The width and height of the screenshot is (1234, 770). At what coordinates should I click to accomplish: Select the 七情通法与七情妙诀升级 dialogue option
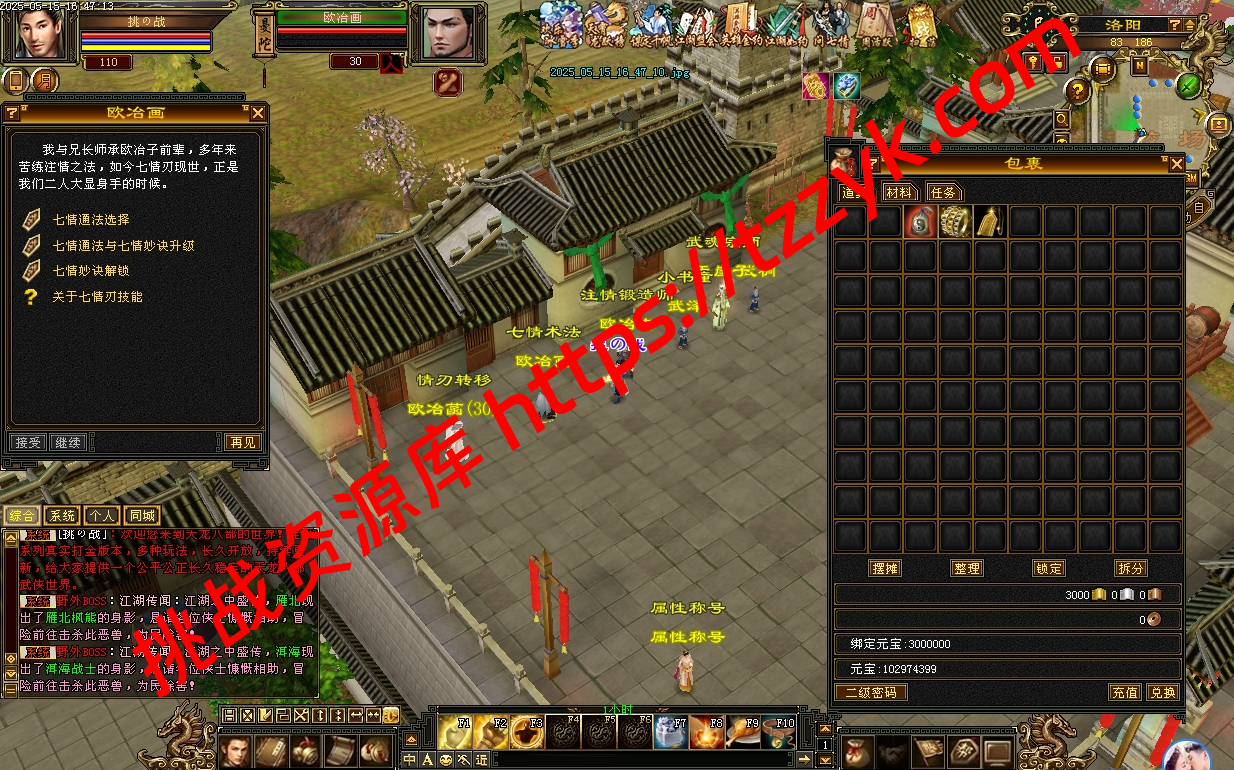[x=123, y=245]
